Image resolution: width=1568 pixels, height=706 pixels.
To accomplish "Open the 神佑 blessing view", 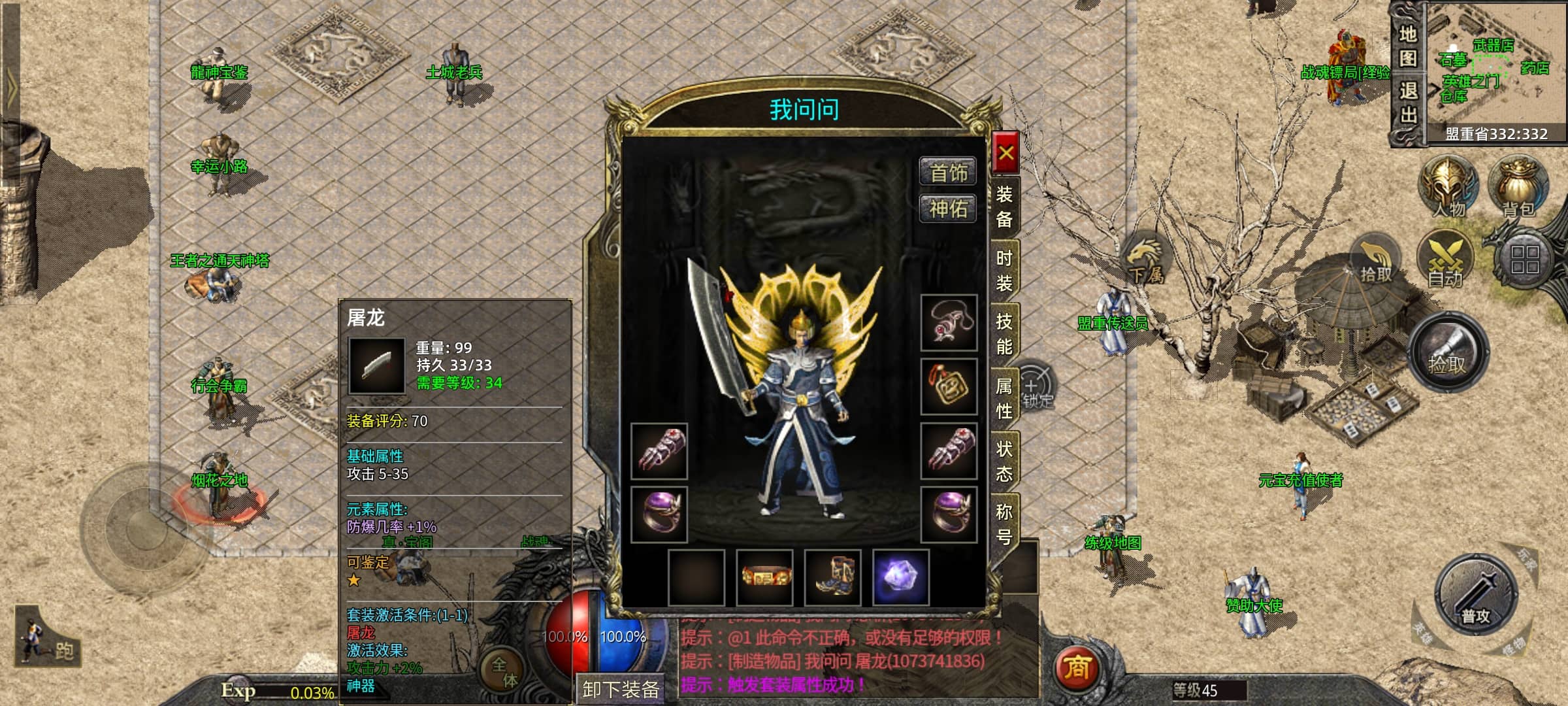I will pyautogui.click(x=948, y=209).
